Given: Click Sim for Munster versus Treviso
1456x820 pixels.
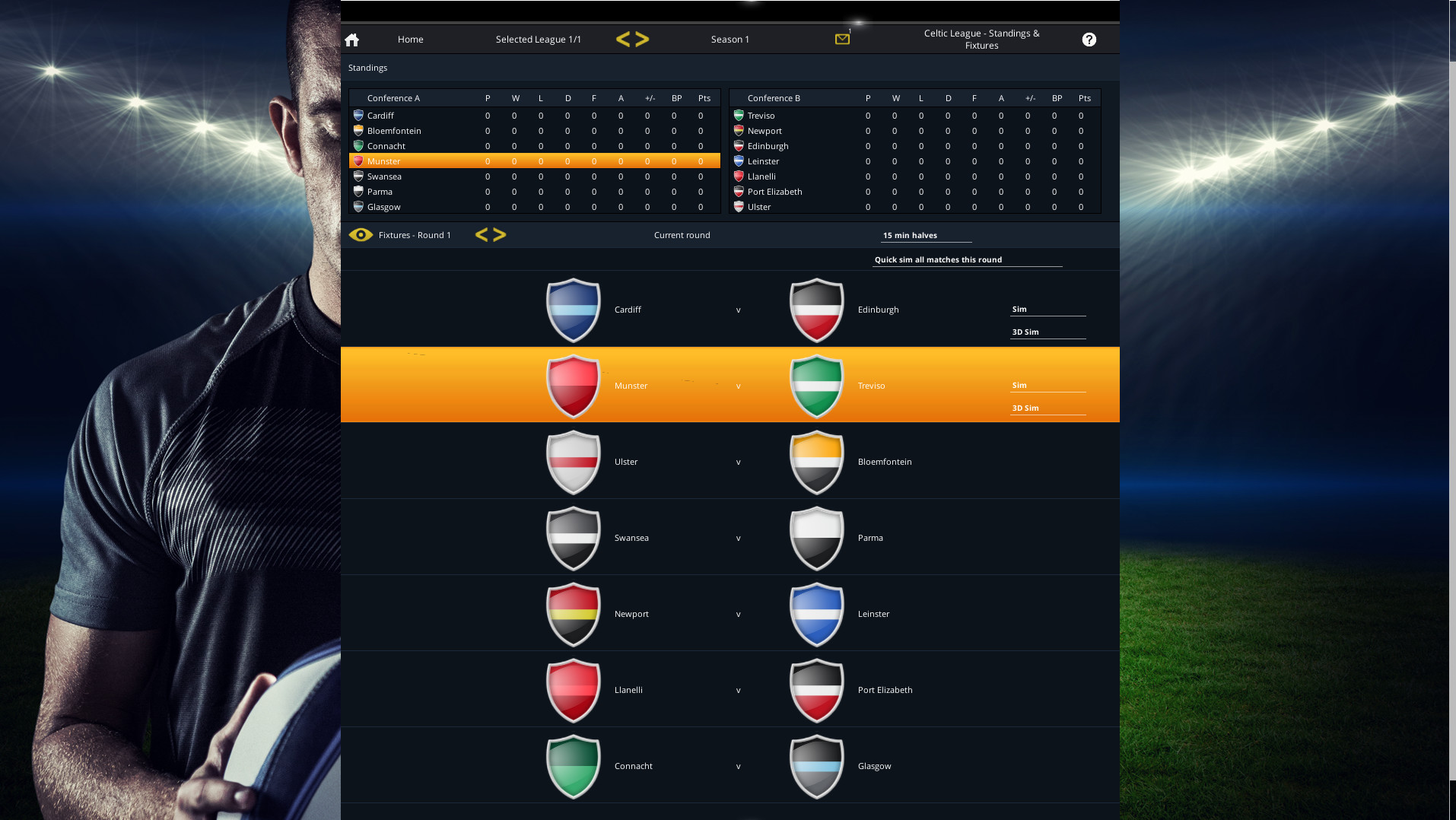Looking at the screenshot, I should [x=1019, y=385].
